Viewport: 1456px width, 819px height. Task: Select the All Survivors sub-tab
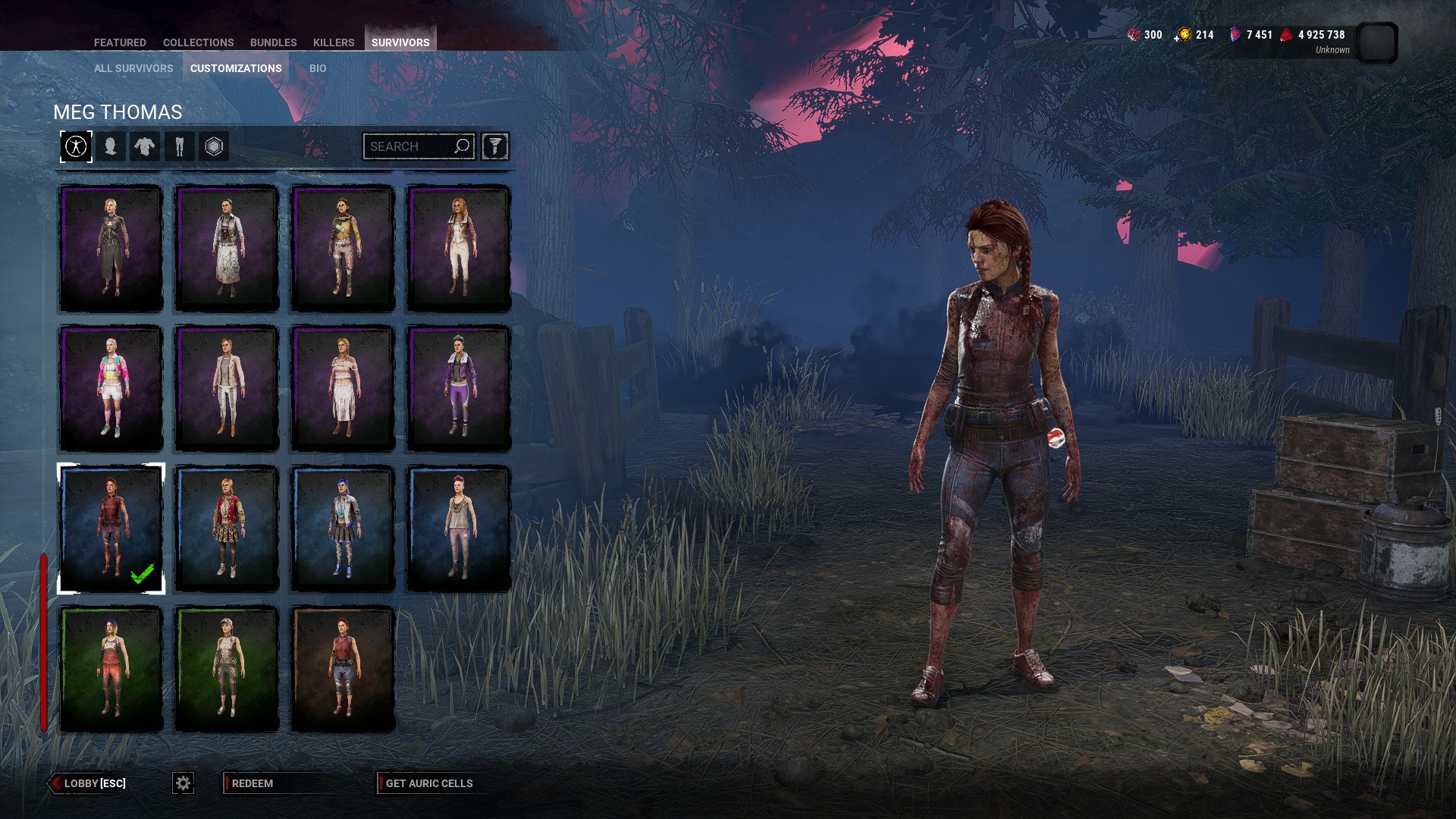point(133,68)
